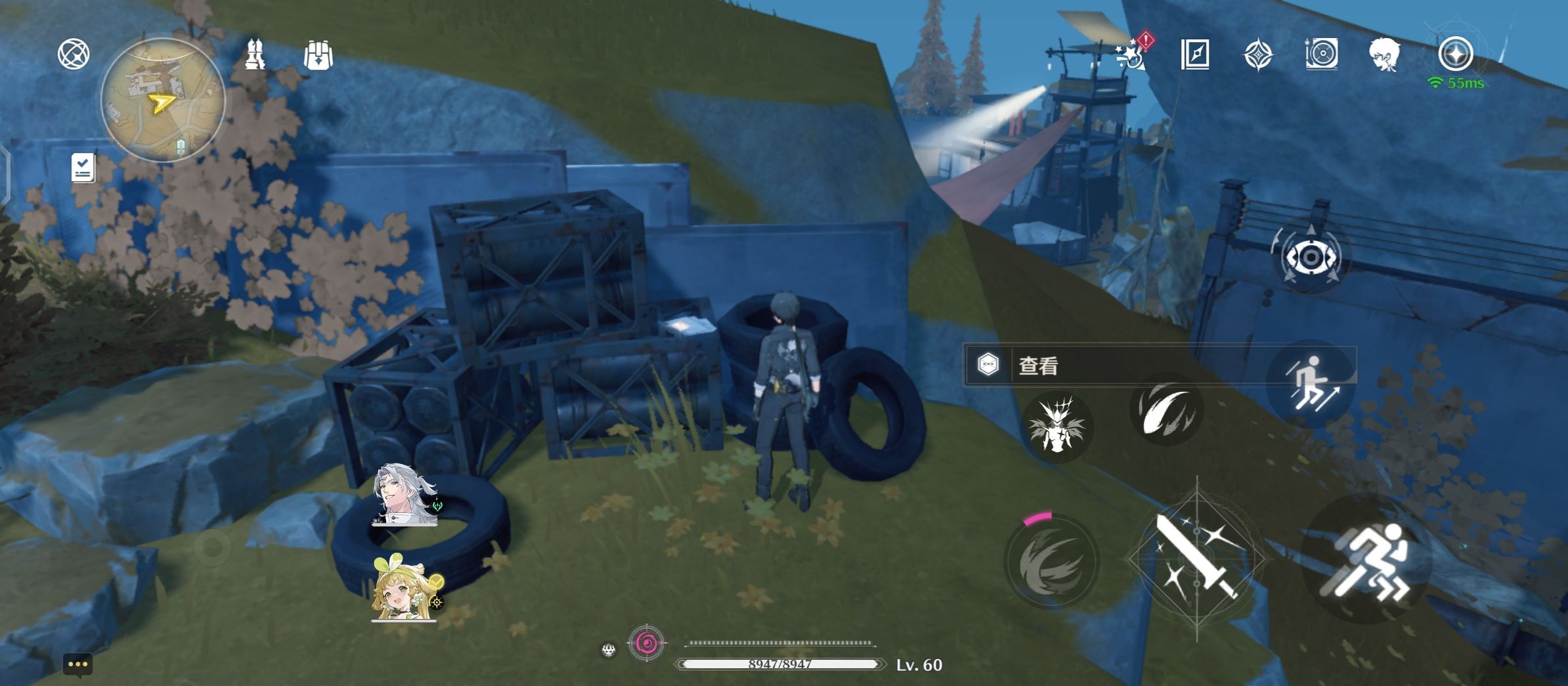Open the guidebook compass journal

coord(1195,54)
